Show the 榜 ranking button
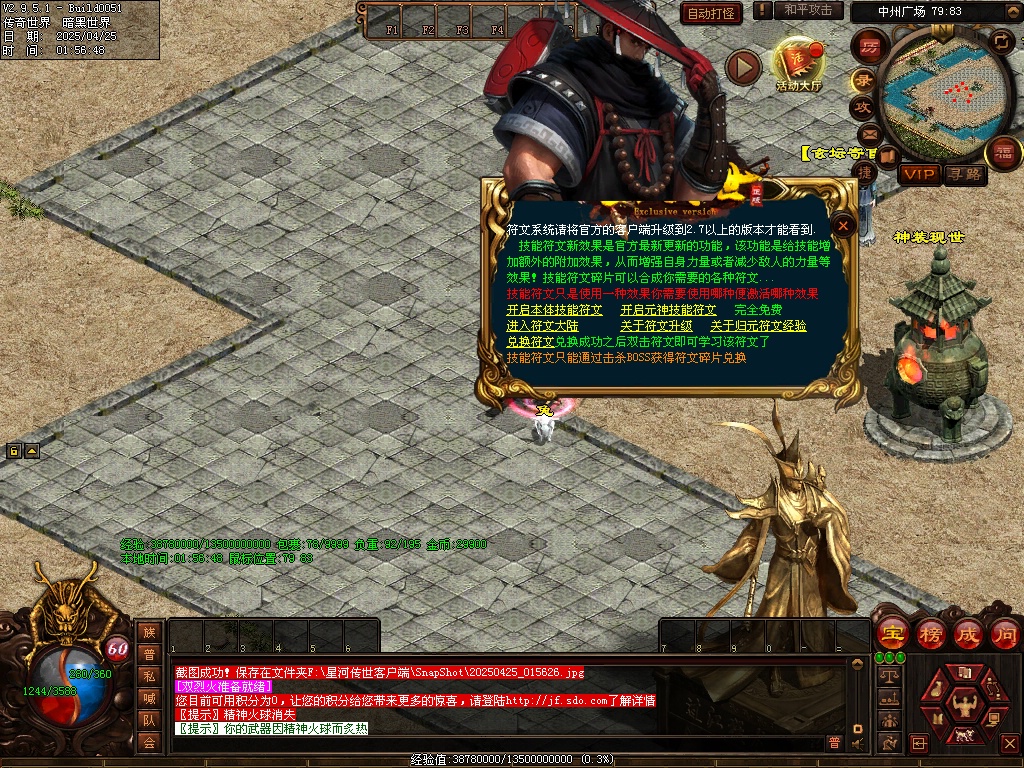 click(930, 633)
